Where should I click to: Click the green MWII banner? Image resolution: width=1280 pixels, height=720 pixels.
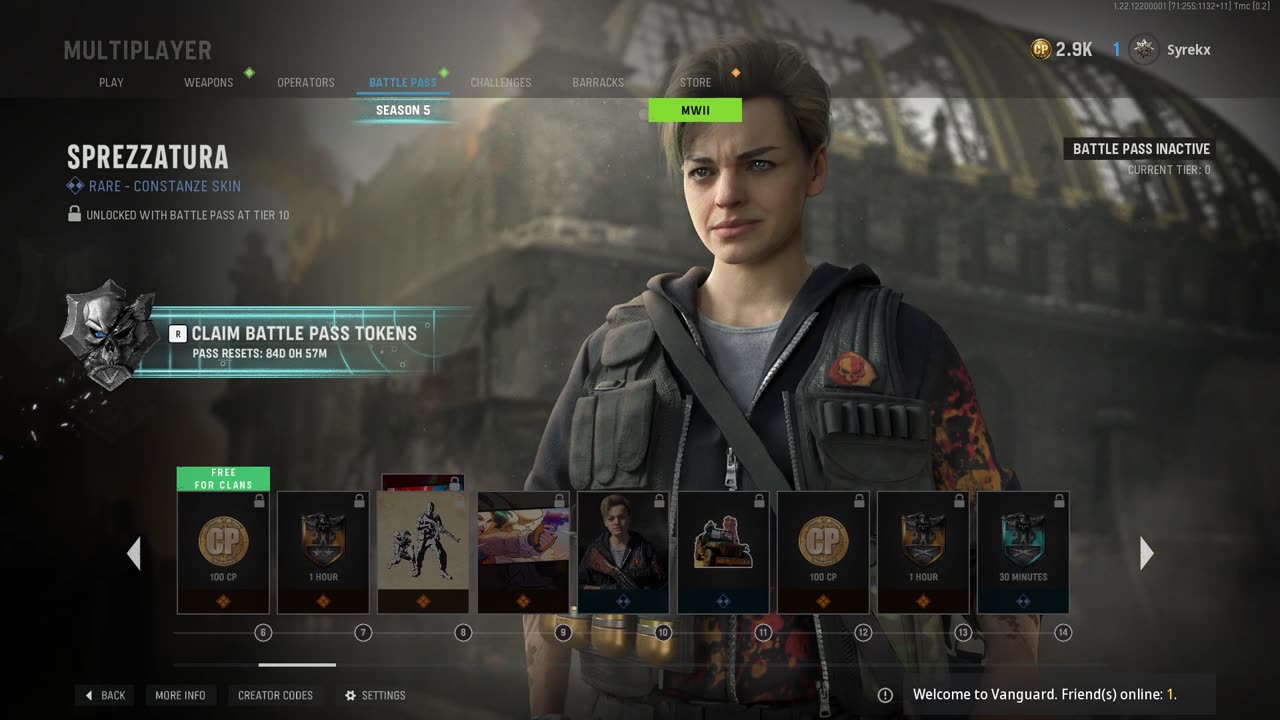point(695,110)
